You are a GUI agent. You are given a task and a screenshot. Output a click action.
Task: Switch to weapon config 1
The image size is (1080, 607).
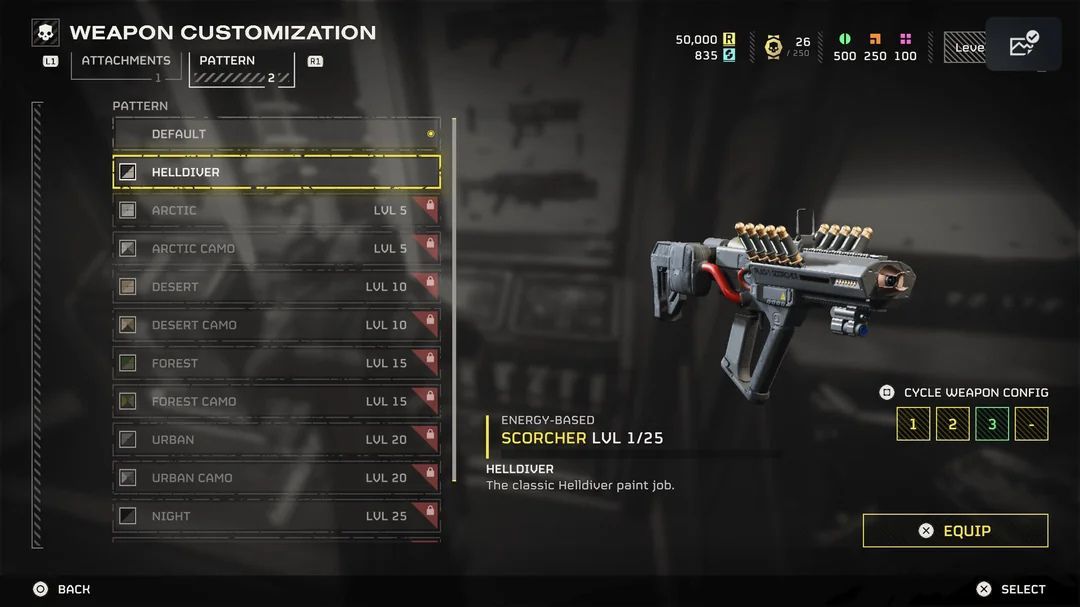point(913,424)
